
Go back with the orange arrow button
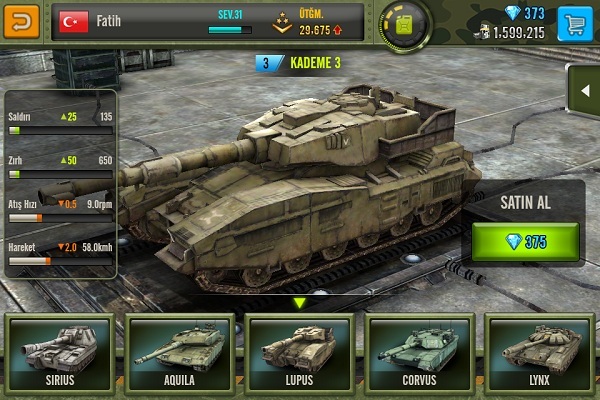[x=23, y=19]
